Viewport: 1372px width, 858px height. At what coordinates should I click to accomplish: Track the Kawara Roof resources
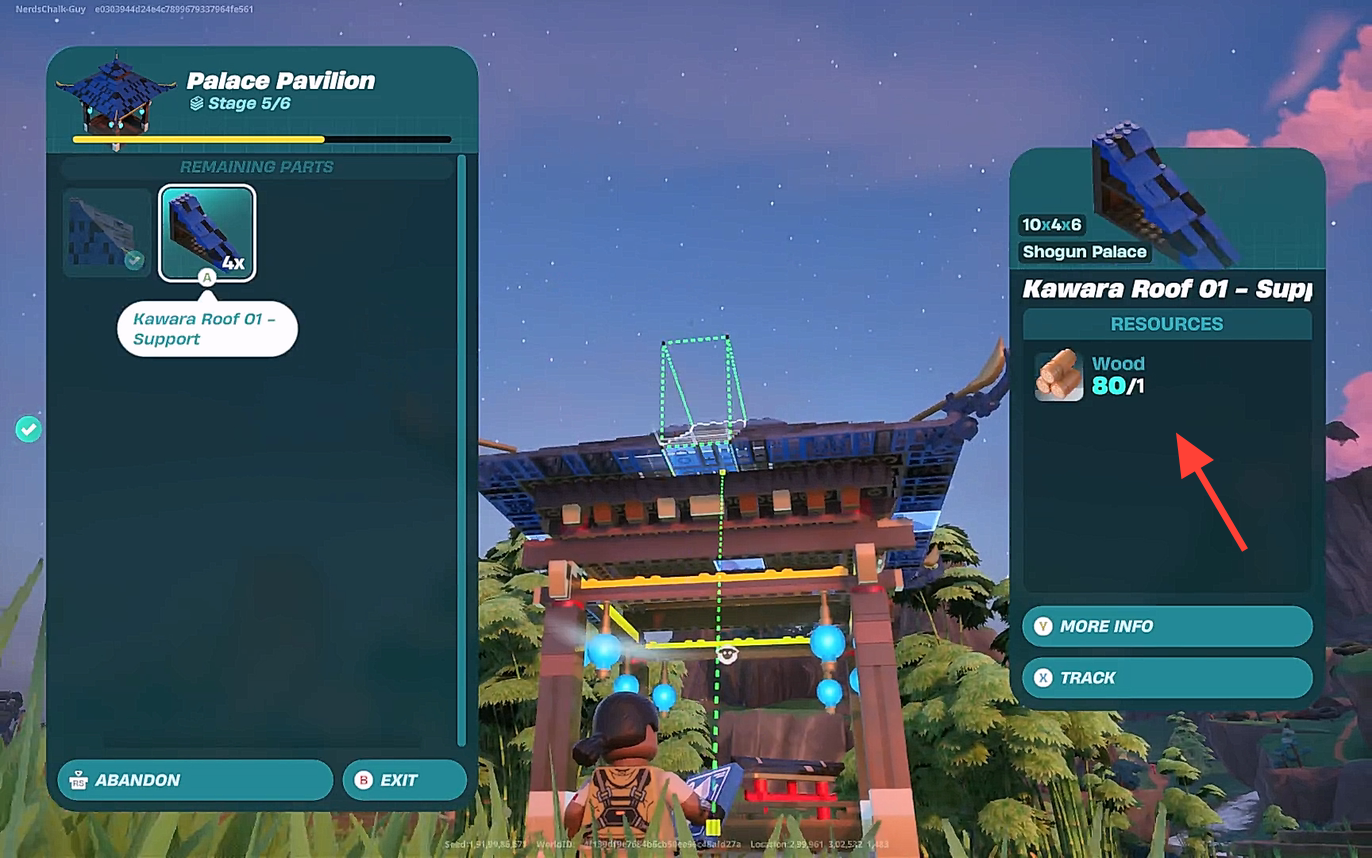1166,678
